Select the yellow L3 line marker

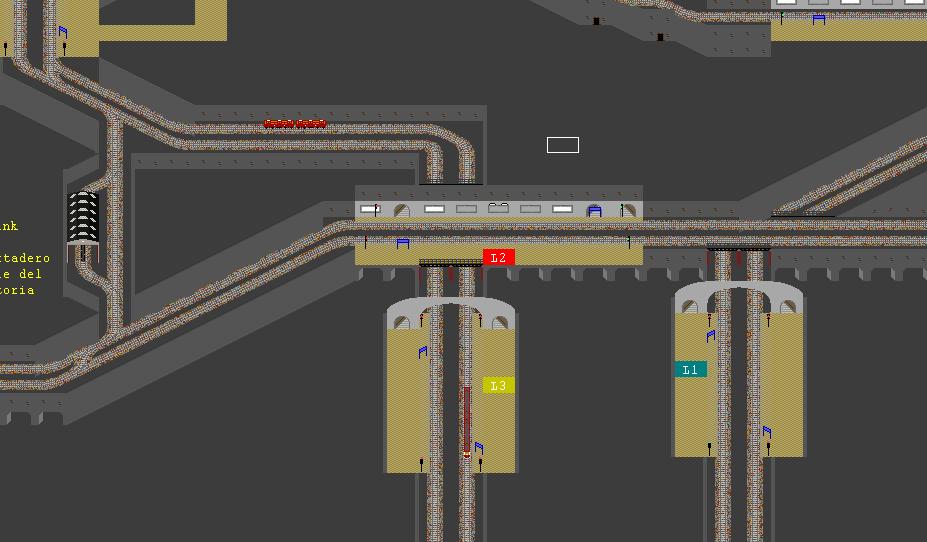tap(498, 386)
